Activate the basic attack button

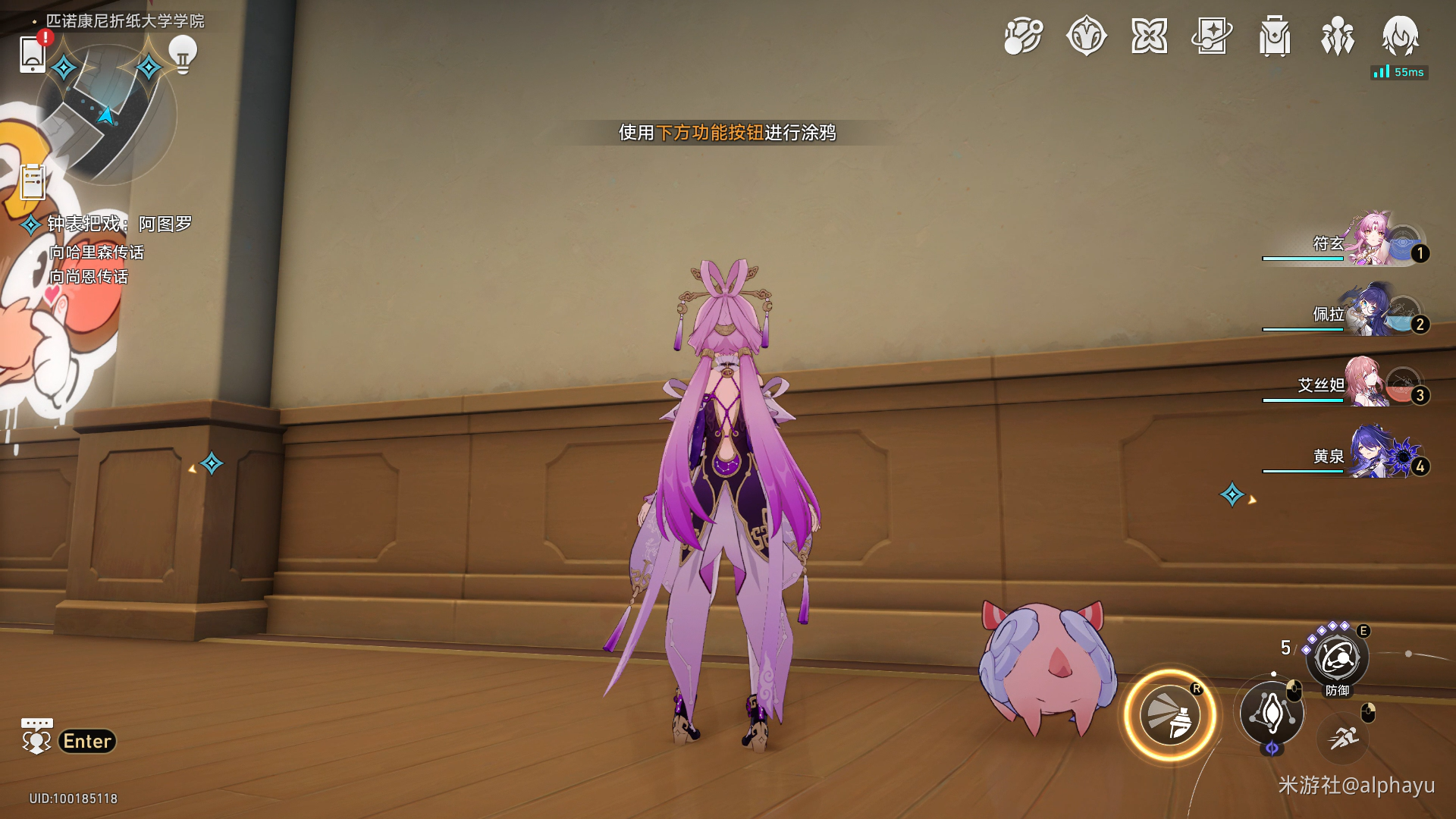pyautogui.click(x=1272, y=713)
